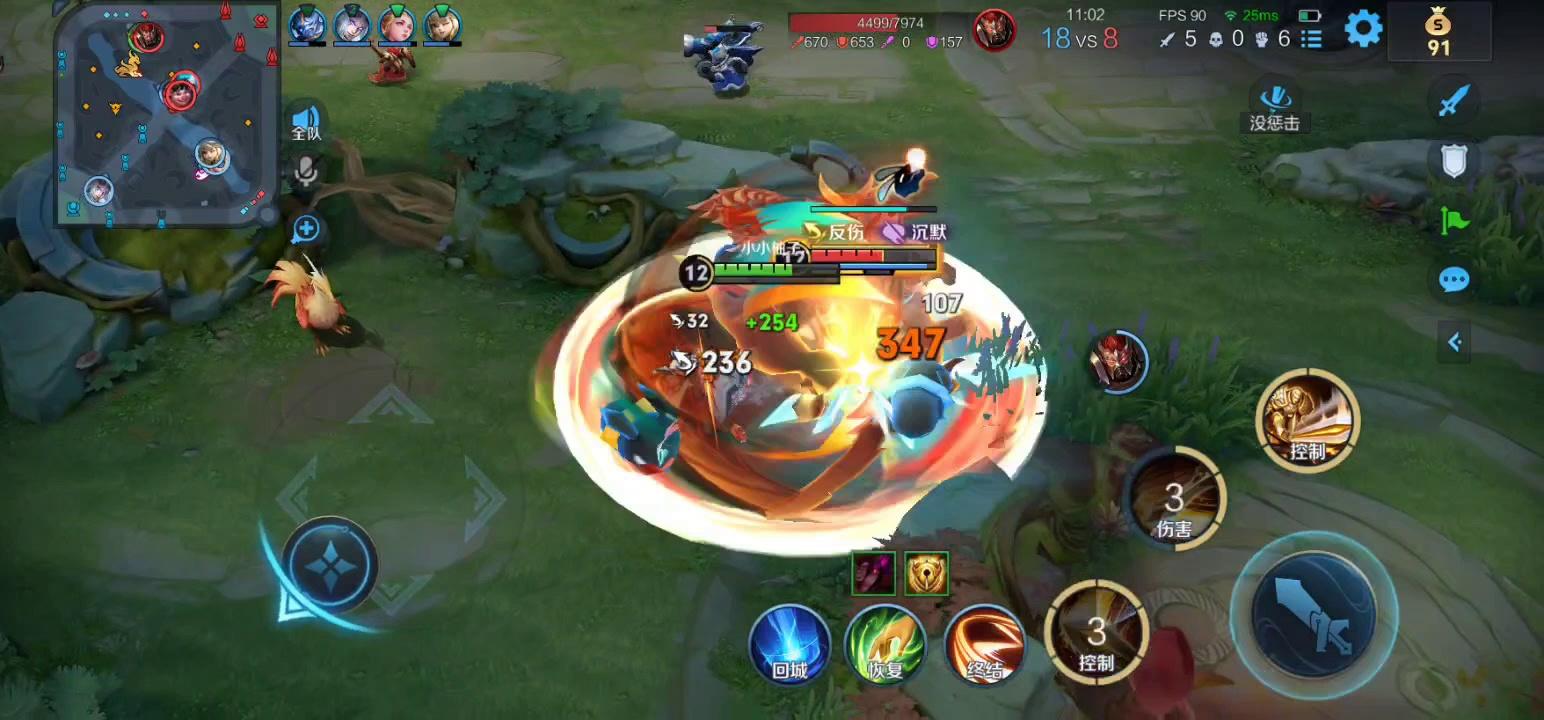Cast the 终结 execute spell
Viewport: 1544px width, 720px height.
point(984,645)
